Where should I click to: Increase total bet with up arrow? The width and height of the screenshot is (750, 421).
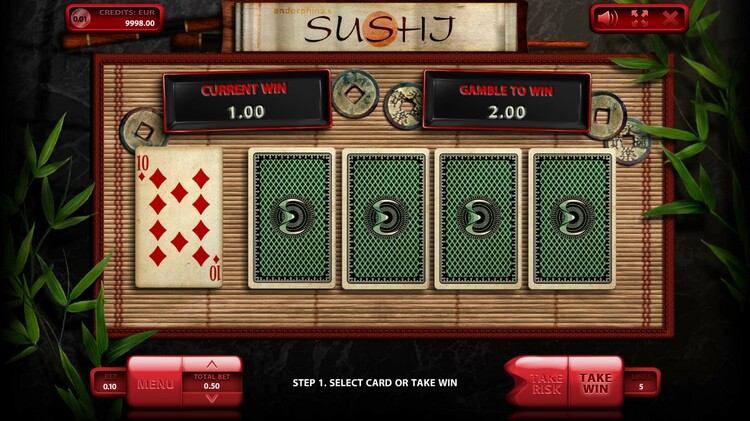[210, 365]
